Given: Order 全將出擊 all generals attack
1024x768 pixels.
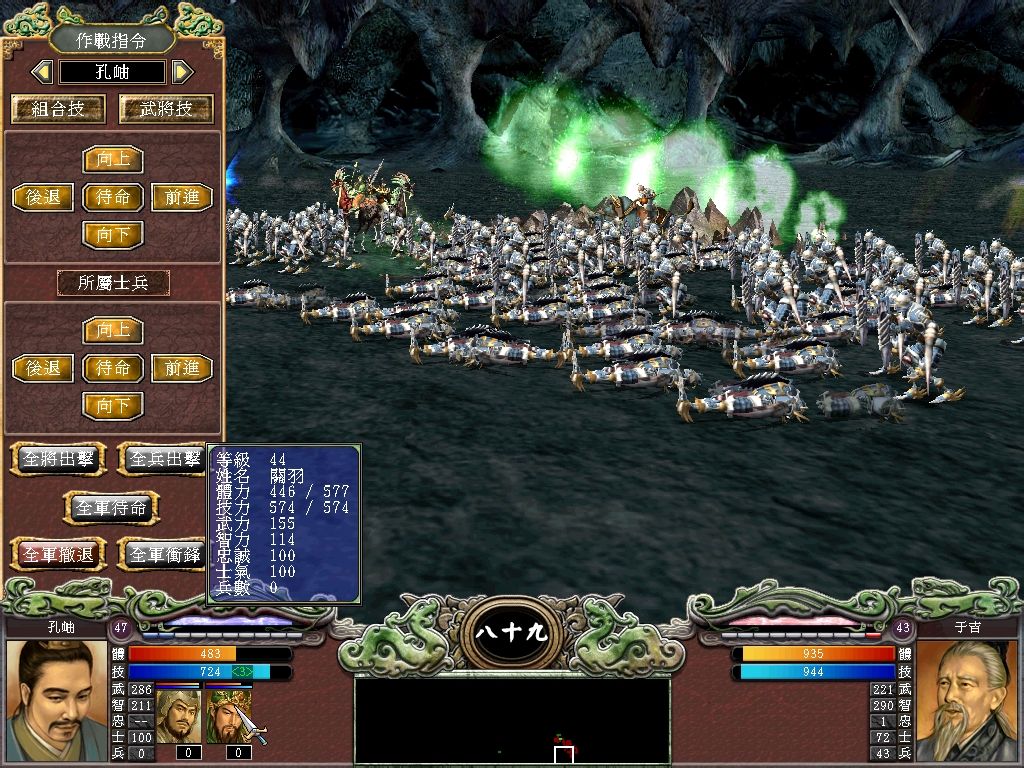Looking at the screenshot, I should pyautogui.click(x=57, y=459).
